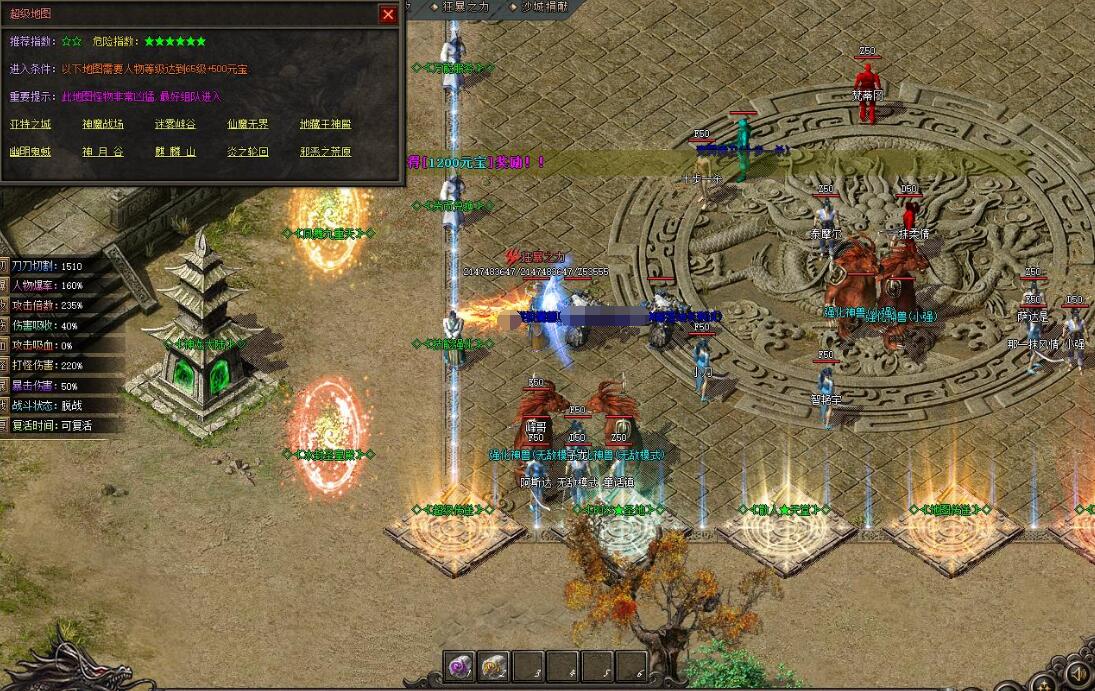Use the purple scroll in hotbar slot 1
Image resolution: width=1095 pixels, height=691 pixels.
click(x=461, y=666)
